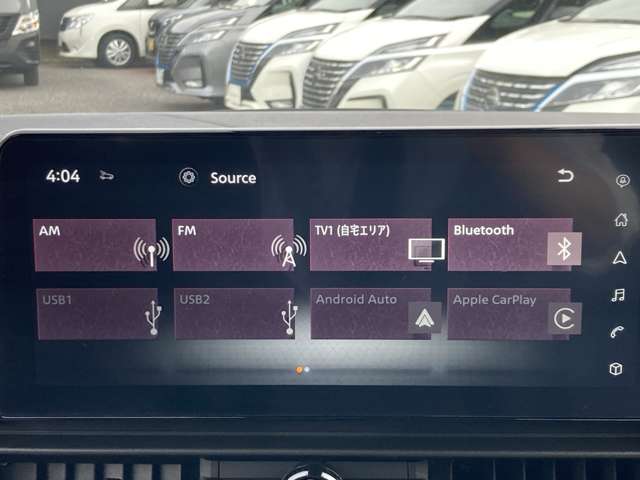Open the navigation arrow icon

(619, 257)
